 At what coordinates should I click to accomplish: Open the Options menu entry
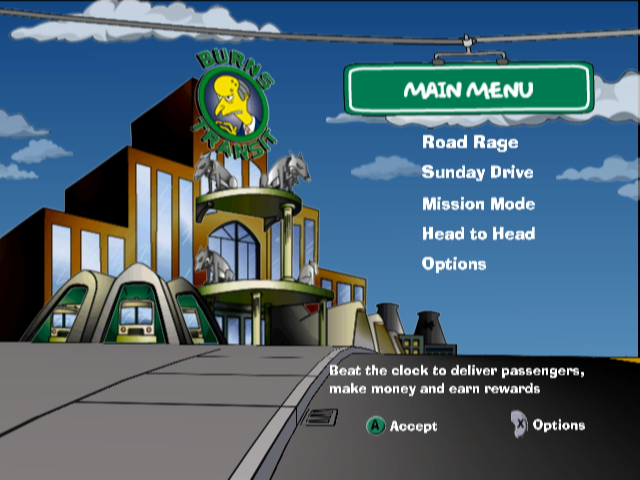tap(454, 264)
